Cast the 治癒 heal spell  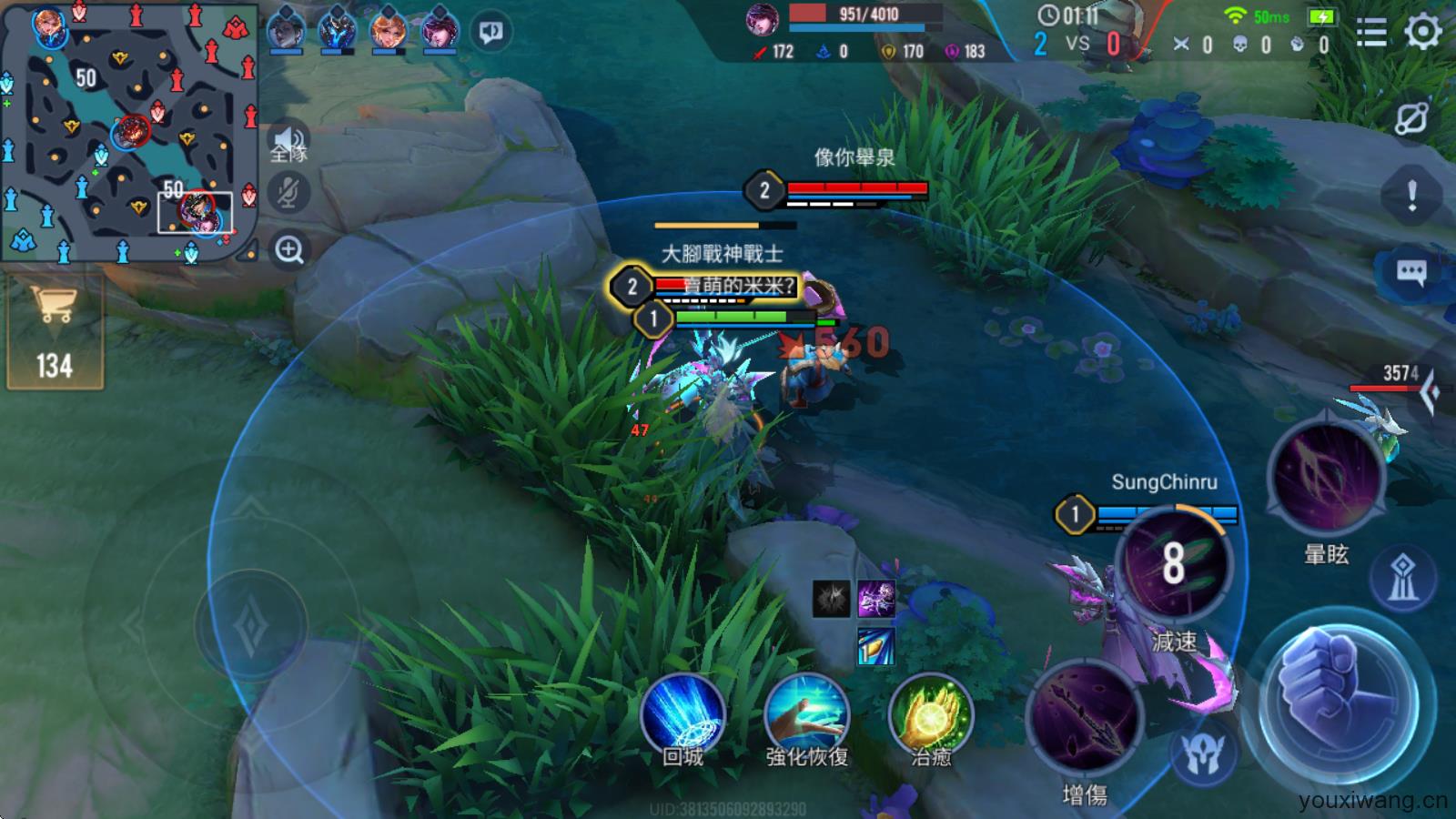(930, 715)
